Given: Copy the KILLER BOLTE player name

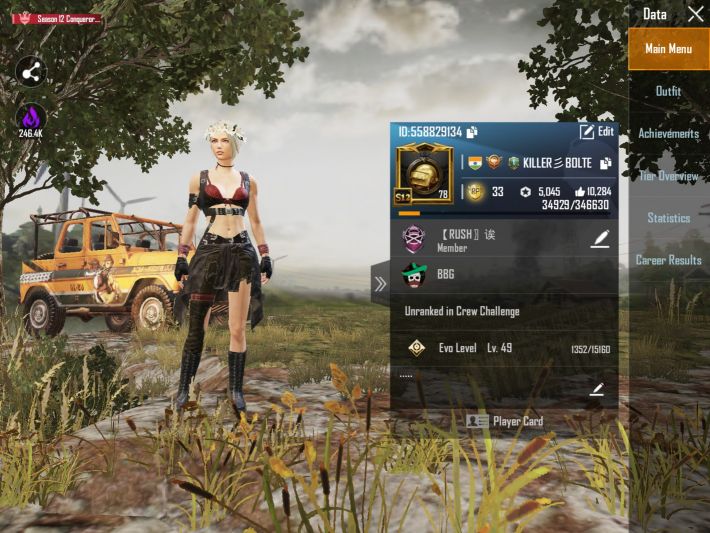Looking at the screenshot, I should pyautogui.click(x=605, y=163).
